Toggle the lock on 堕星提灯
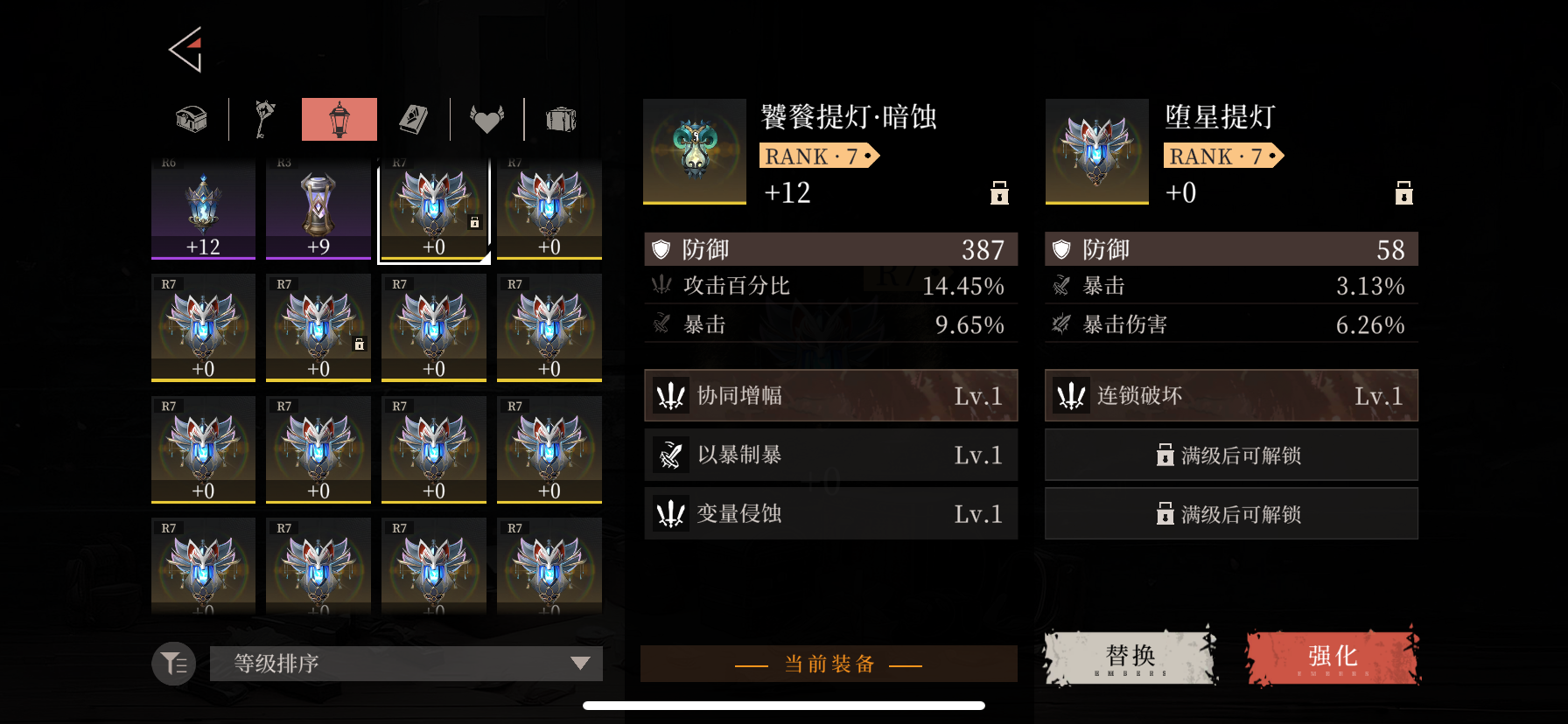 coord(1403,193)
